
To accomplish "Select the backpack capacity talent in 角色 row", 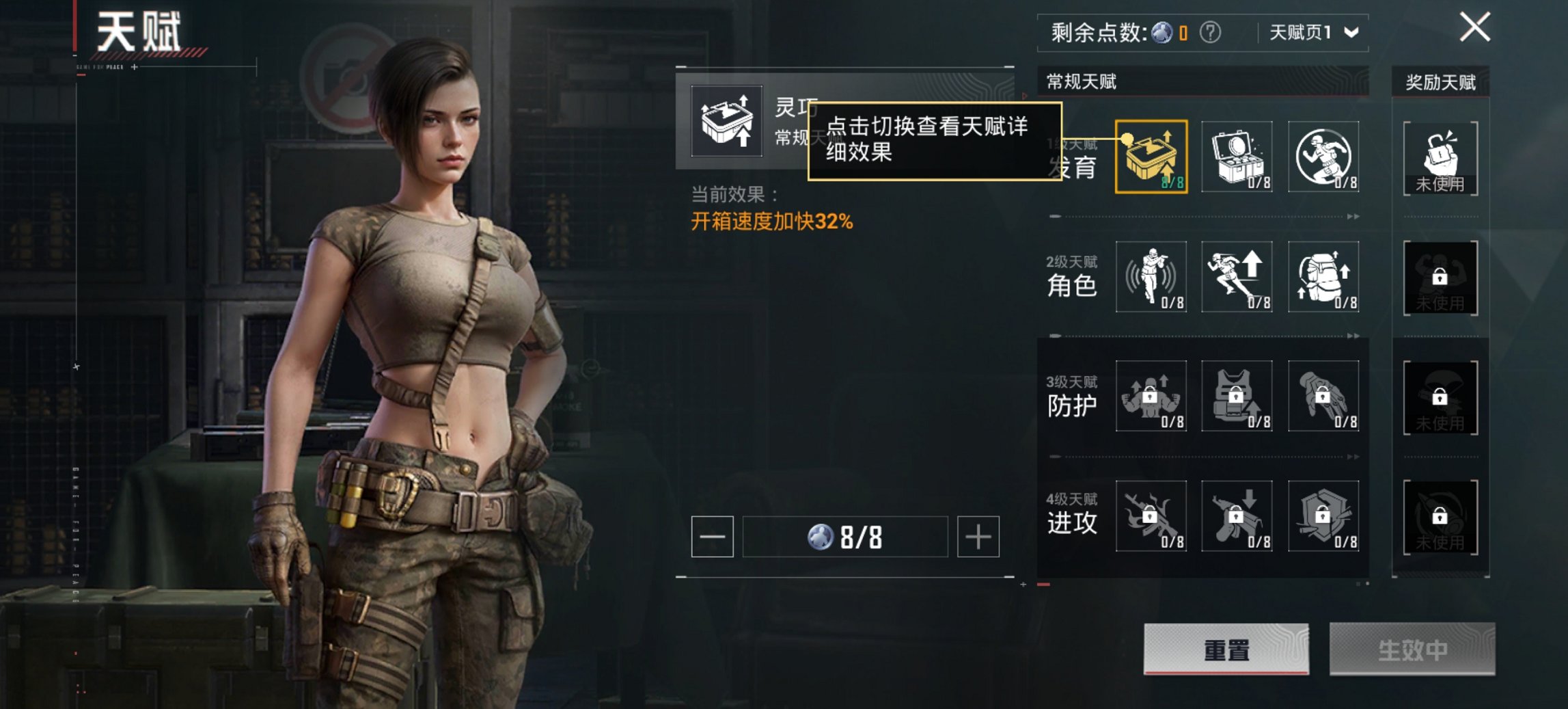I will [x=1323, y=277].
